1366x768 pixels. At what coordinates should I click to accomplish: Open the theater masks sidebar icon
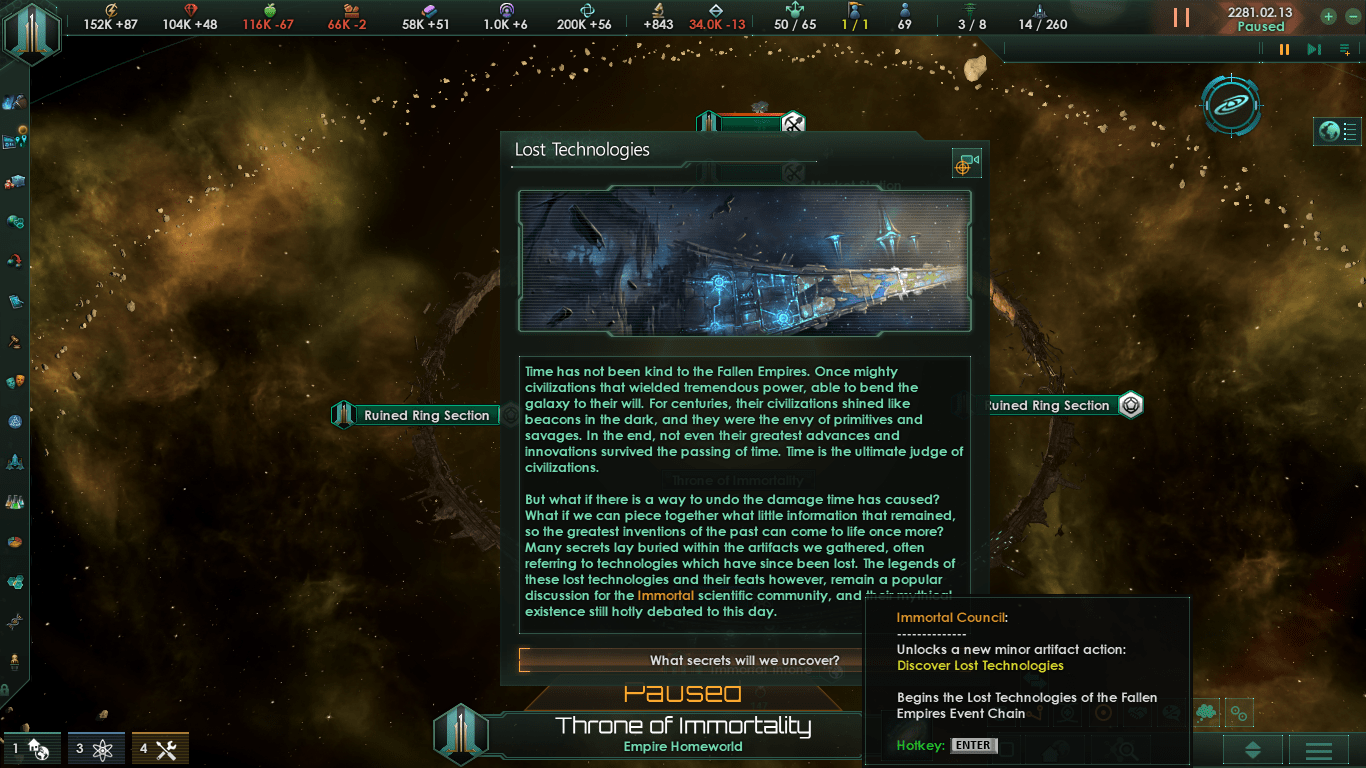[x=15, y=381]
